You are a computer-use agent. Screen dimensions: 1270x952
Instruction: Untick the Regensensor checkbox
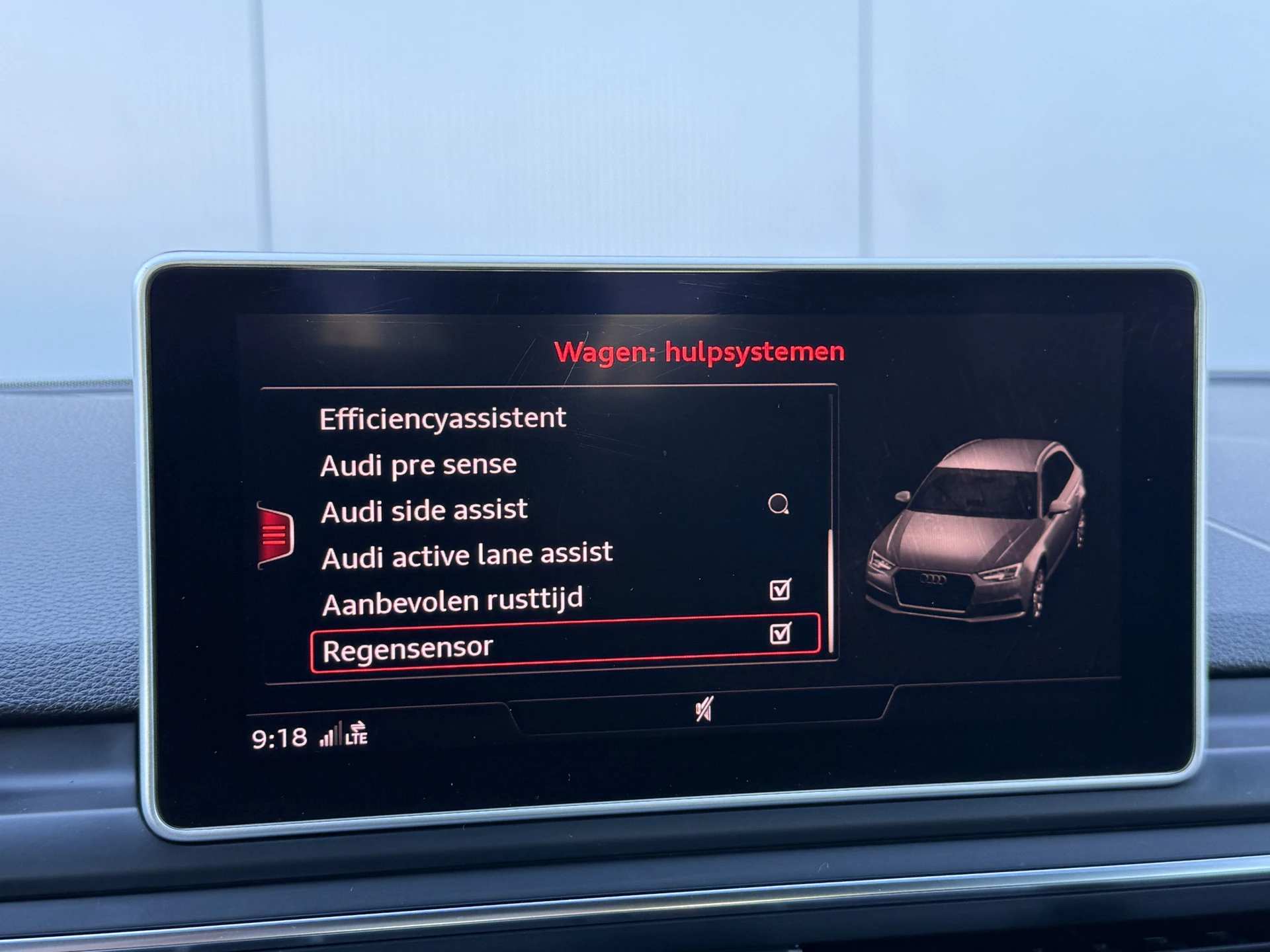click(781, 633)
